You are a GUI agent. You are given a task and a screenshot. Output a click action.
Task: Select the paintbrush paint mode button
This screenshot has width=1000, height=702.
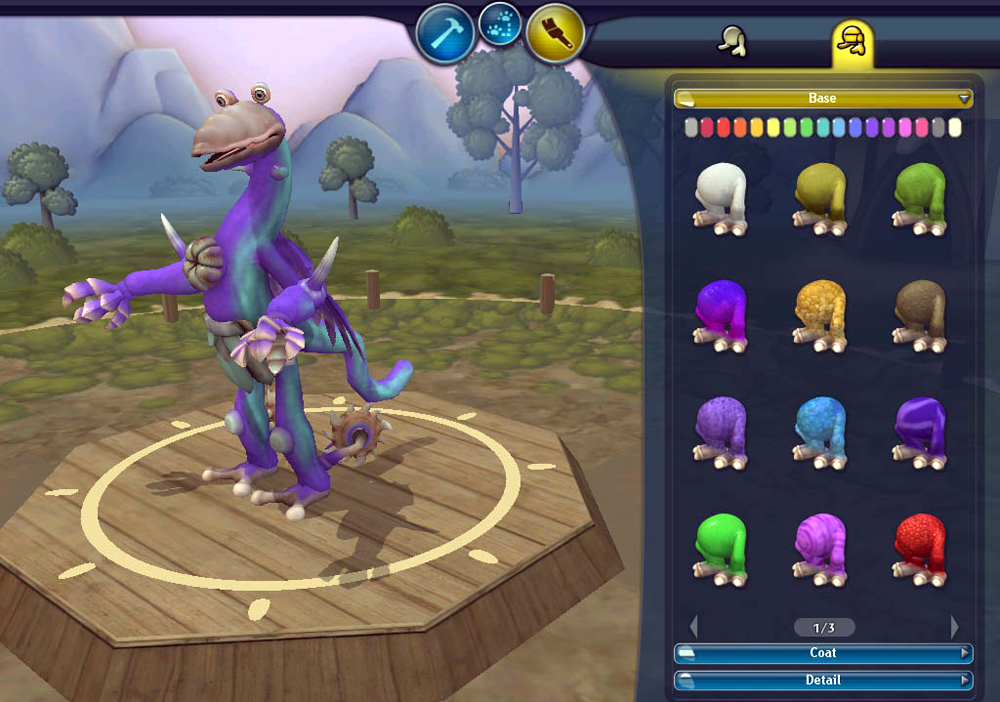pyautogui.click(x=556, y=34)
